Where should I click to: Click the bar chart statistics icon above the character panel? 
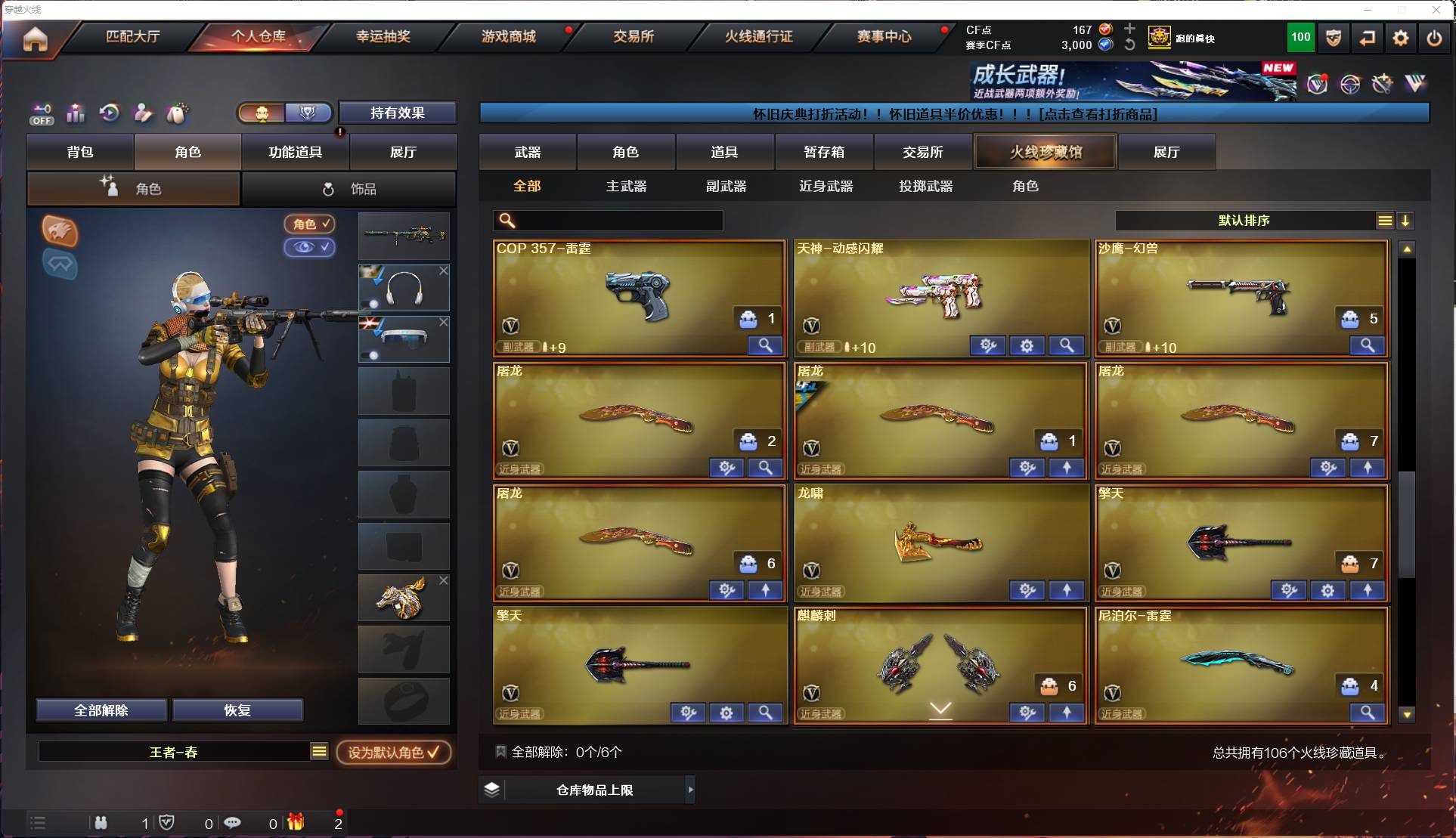pyautogui.click(x=76, y=113)
